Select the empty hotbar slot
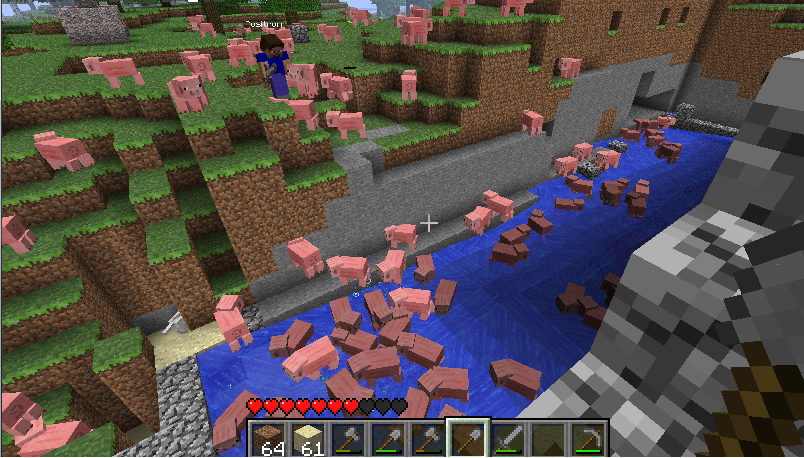 coord(546,439)
